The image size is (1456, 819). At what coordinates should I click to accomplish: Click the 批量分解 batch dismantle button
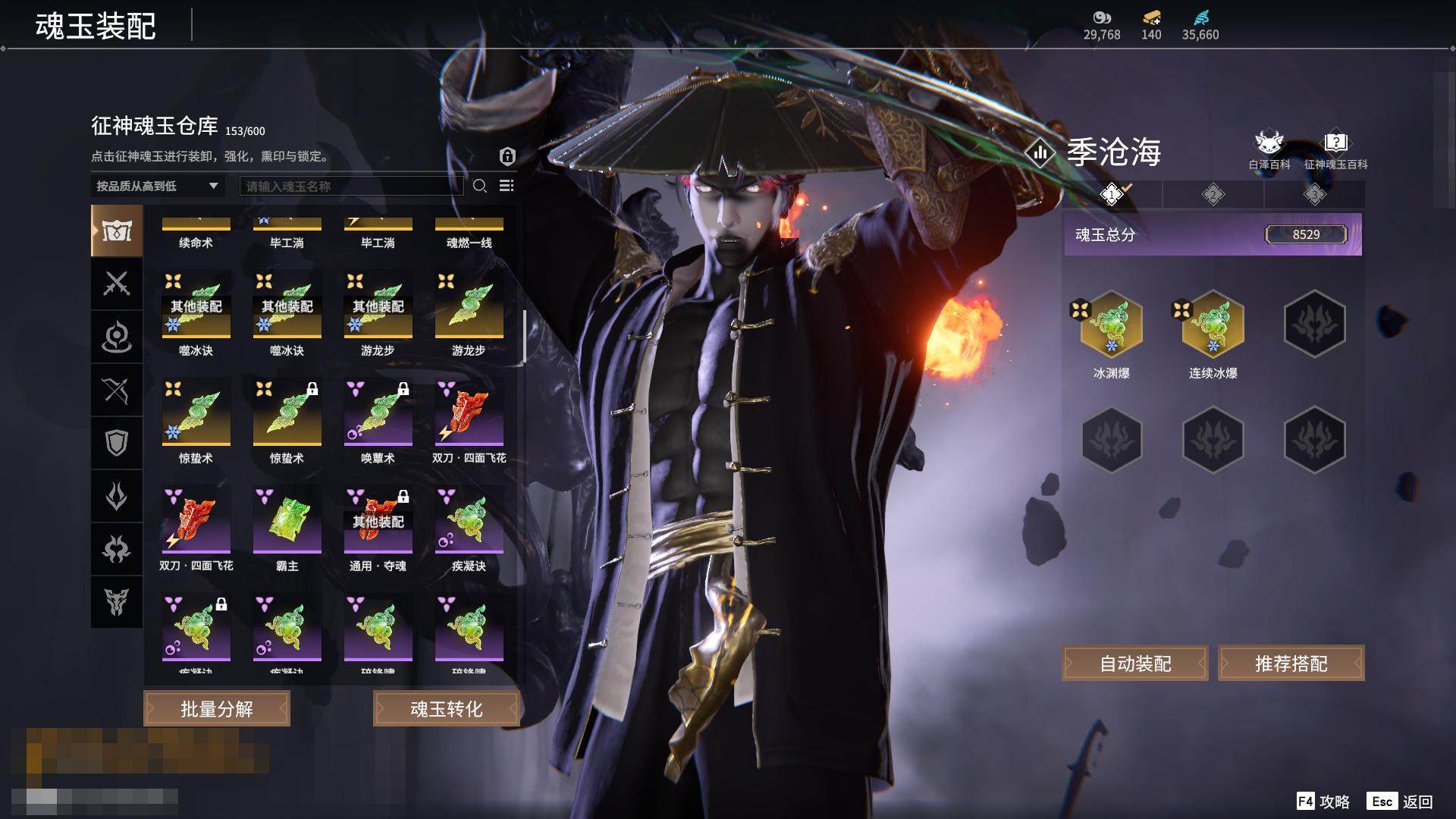[x=217, y=709]
